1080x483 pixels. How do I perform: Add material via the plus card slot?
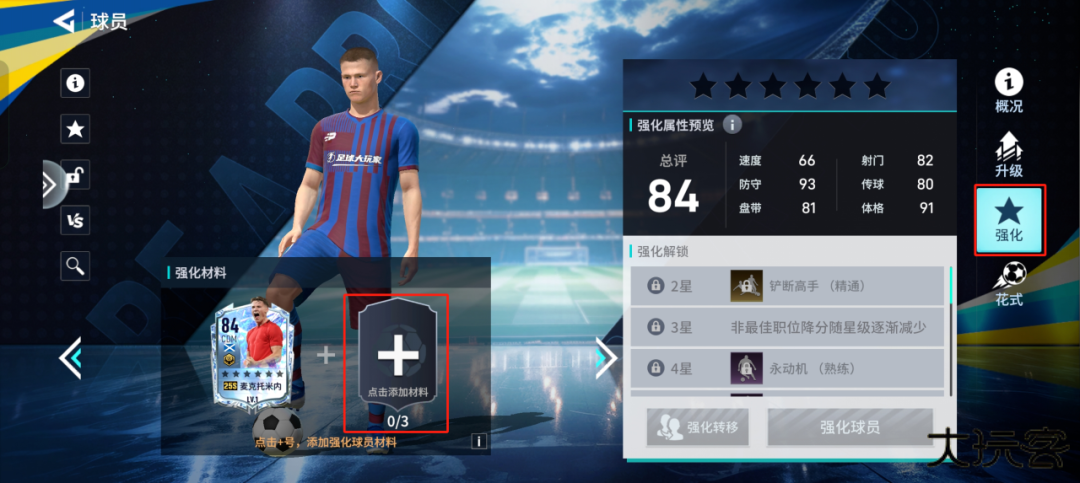point(397,358)
